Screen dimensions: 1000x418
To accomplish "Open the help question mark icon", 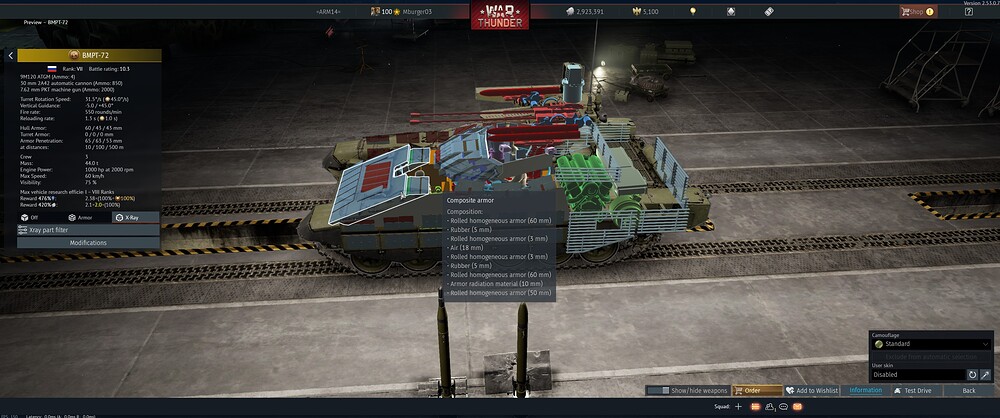I will tap(969, 12).
